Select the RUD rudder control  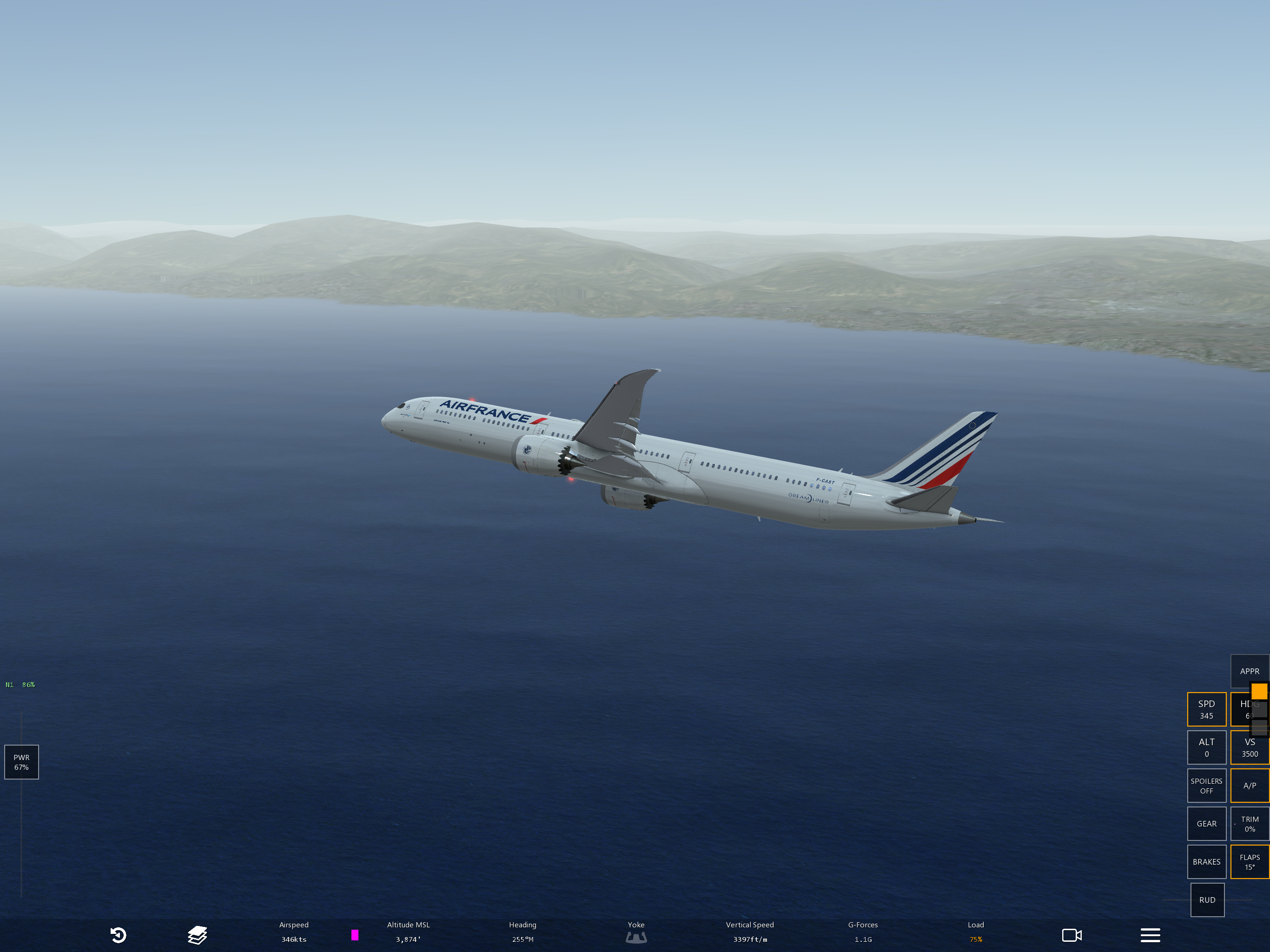tap(1207, 900)
